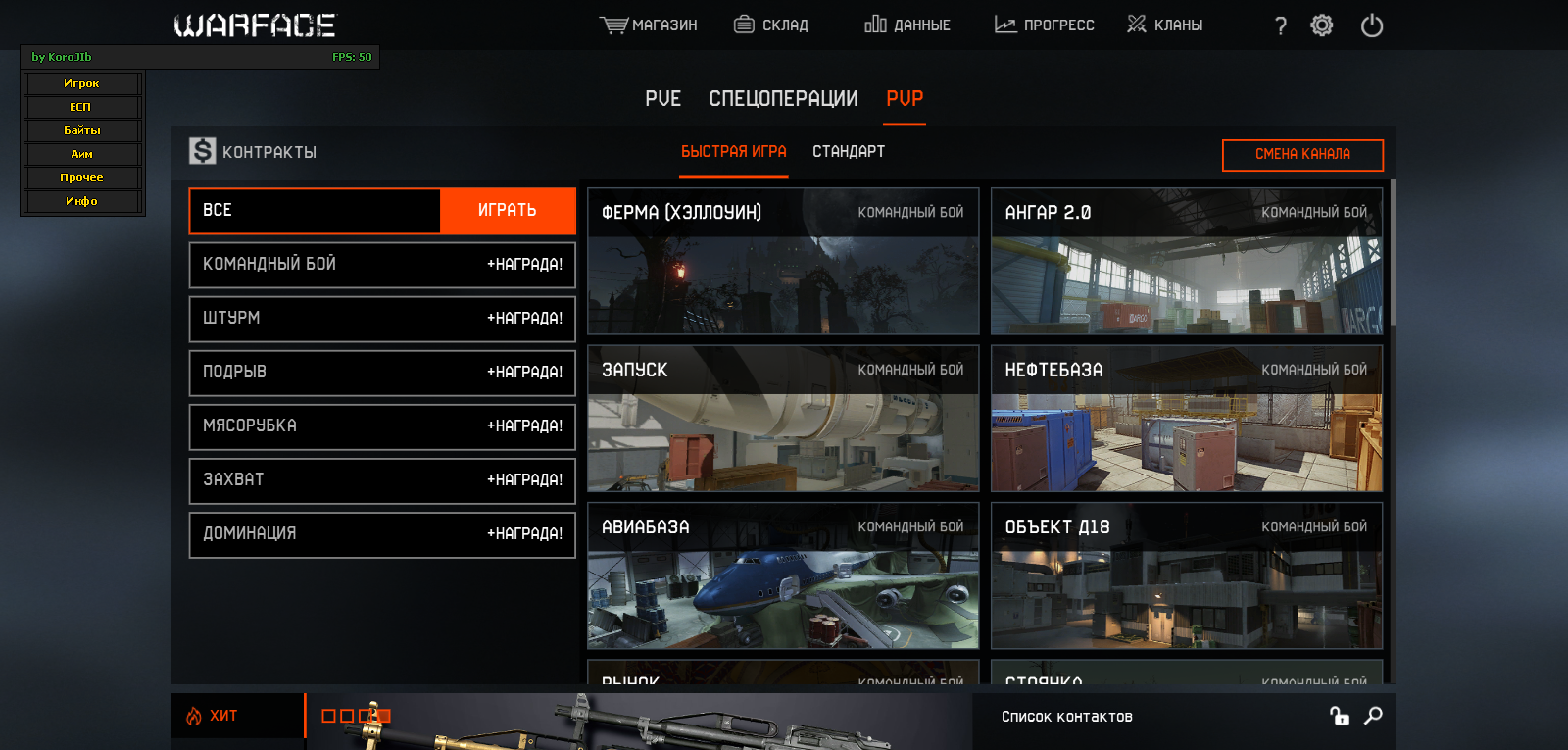The height and width of the screenshot is (750, 1568).
Task: Click the Смена канала button
Action: click(1302, 154)
